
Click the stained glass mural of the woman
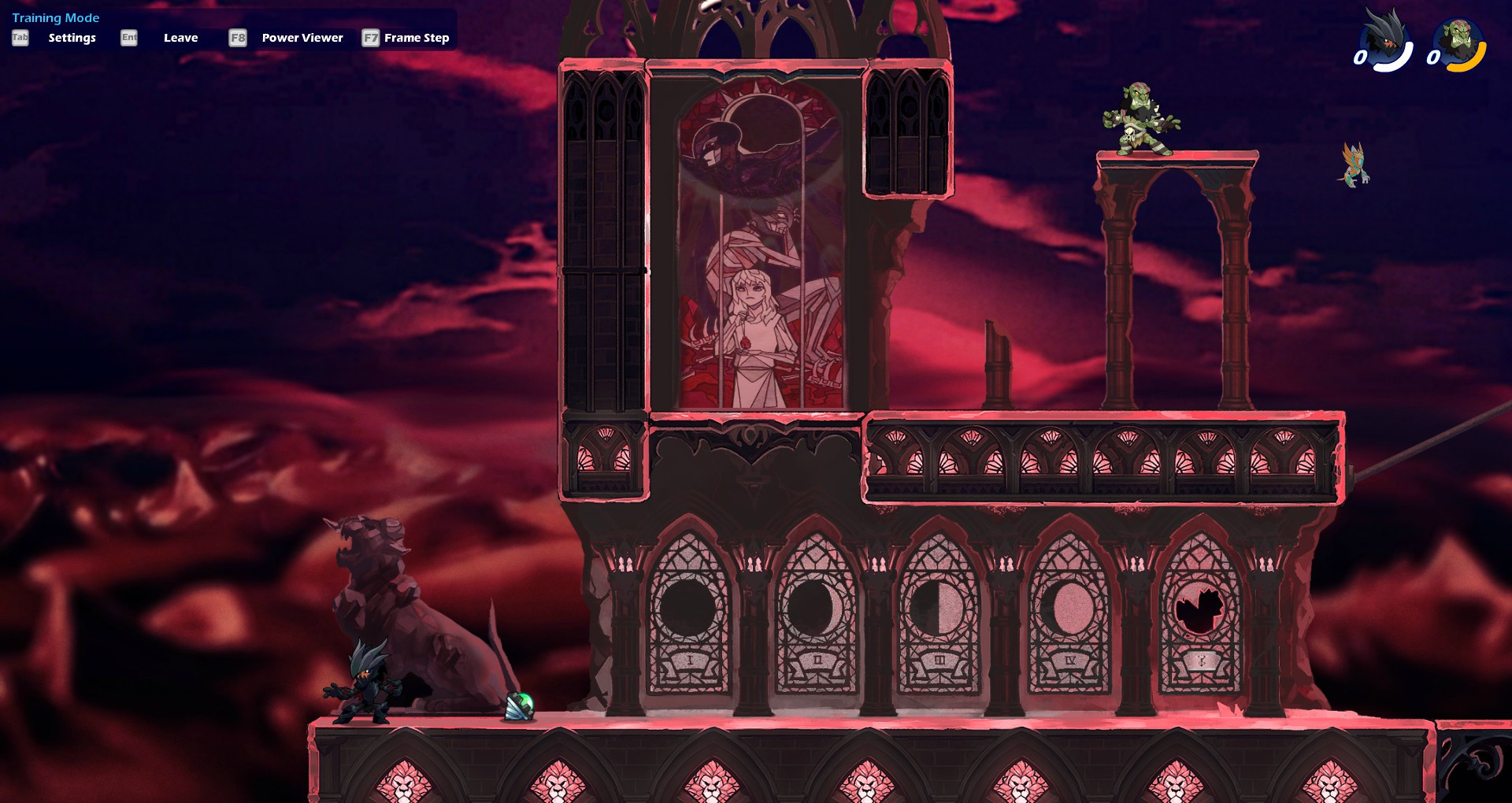click(756, 299)
